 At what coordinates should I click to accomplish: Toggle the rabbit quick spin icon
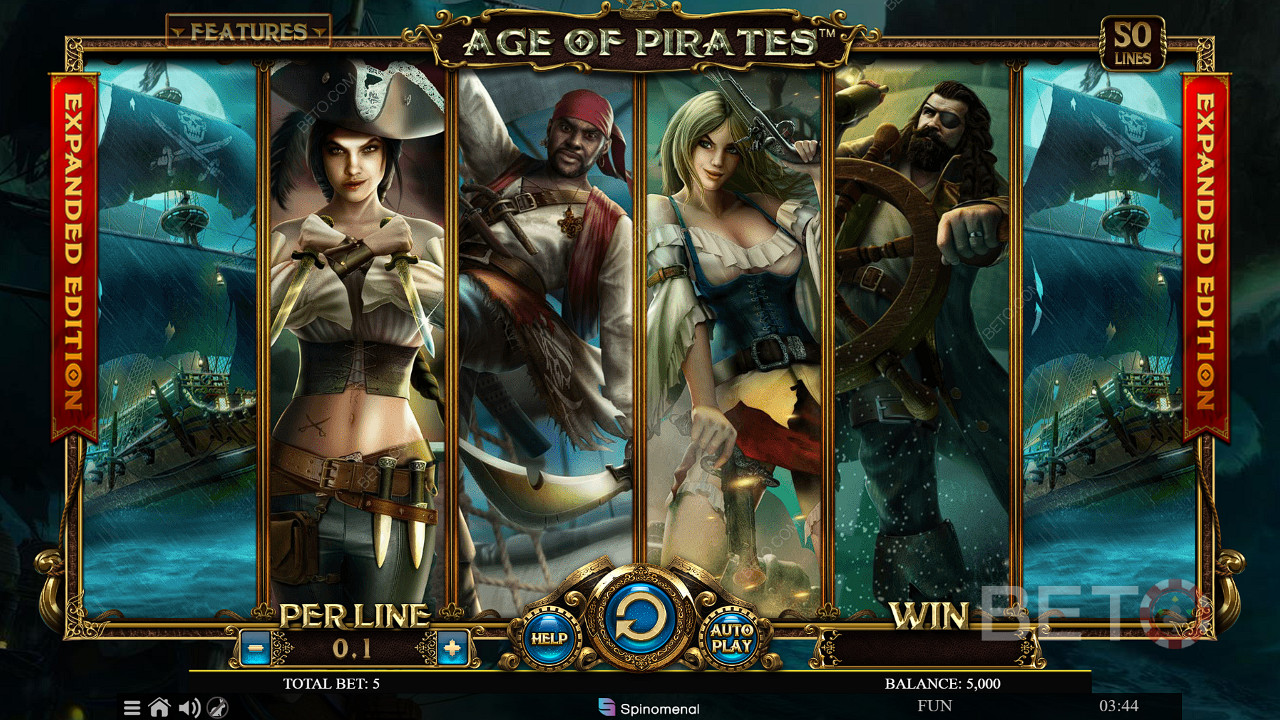point(218,708)
